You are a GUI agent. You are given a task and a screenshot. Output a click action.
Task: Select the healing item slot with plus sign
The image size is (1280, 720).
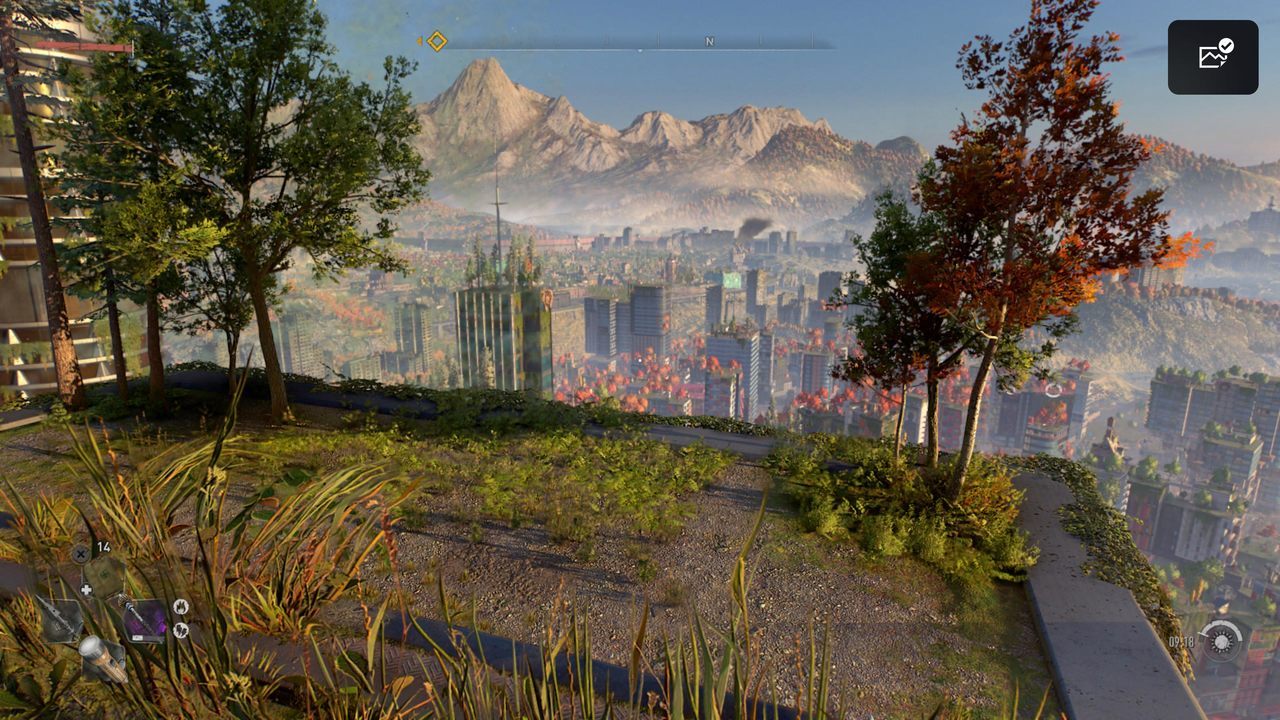pos(102,577)
